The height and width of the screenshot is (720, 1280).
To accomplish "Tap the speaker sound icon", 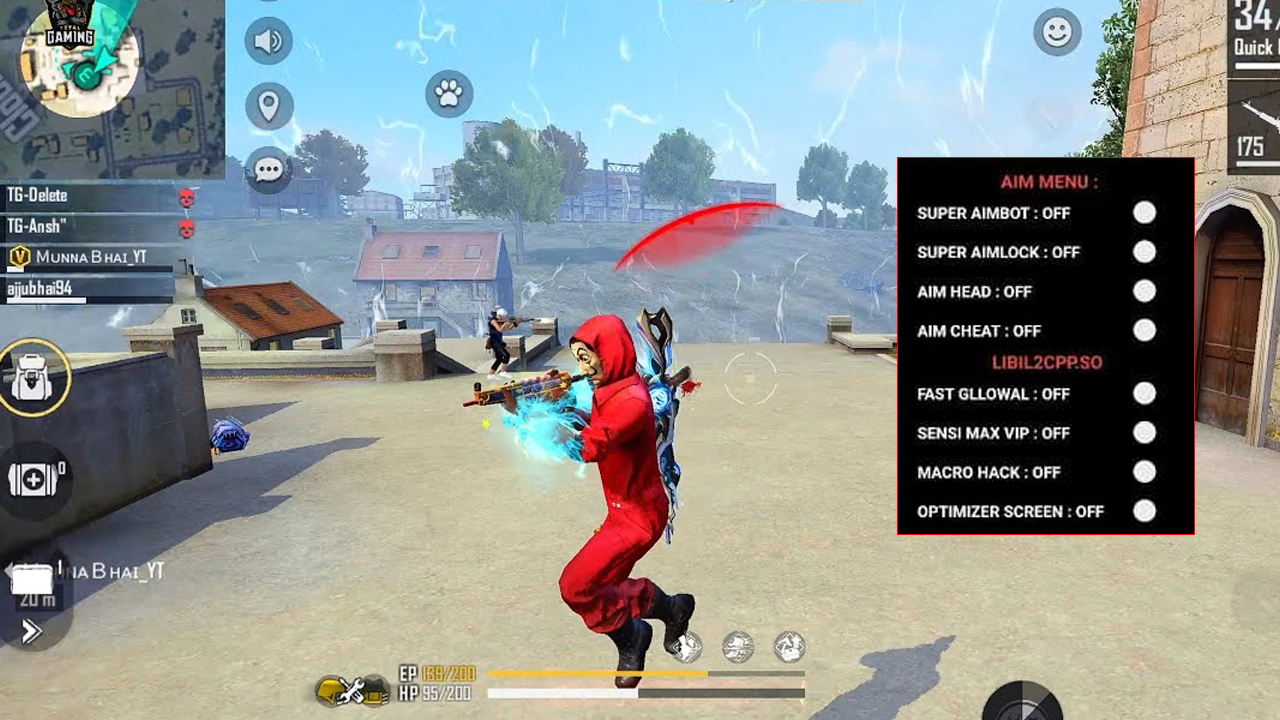I will (x=268, y=41).
